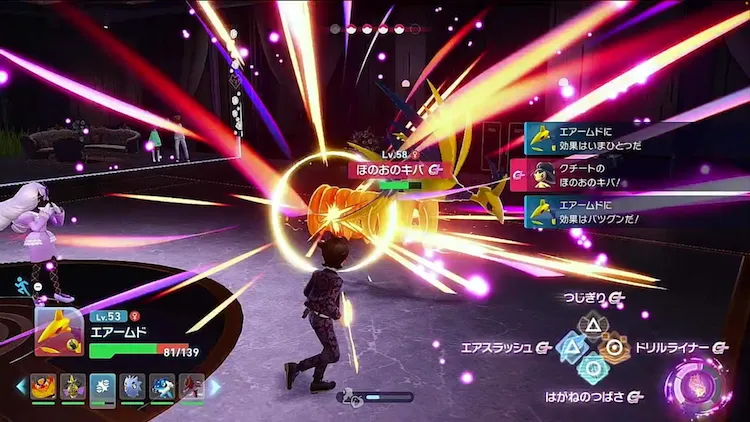
Task: Select the highlighted light-blue party slot
Action: pyautogui.click(x=103, y=386)
